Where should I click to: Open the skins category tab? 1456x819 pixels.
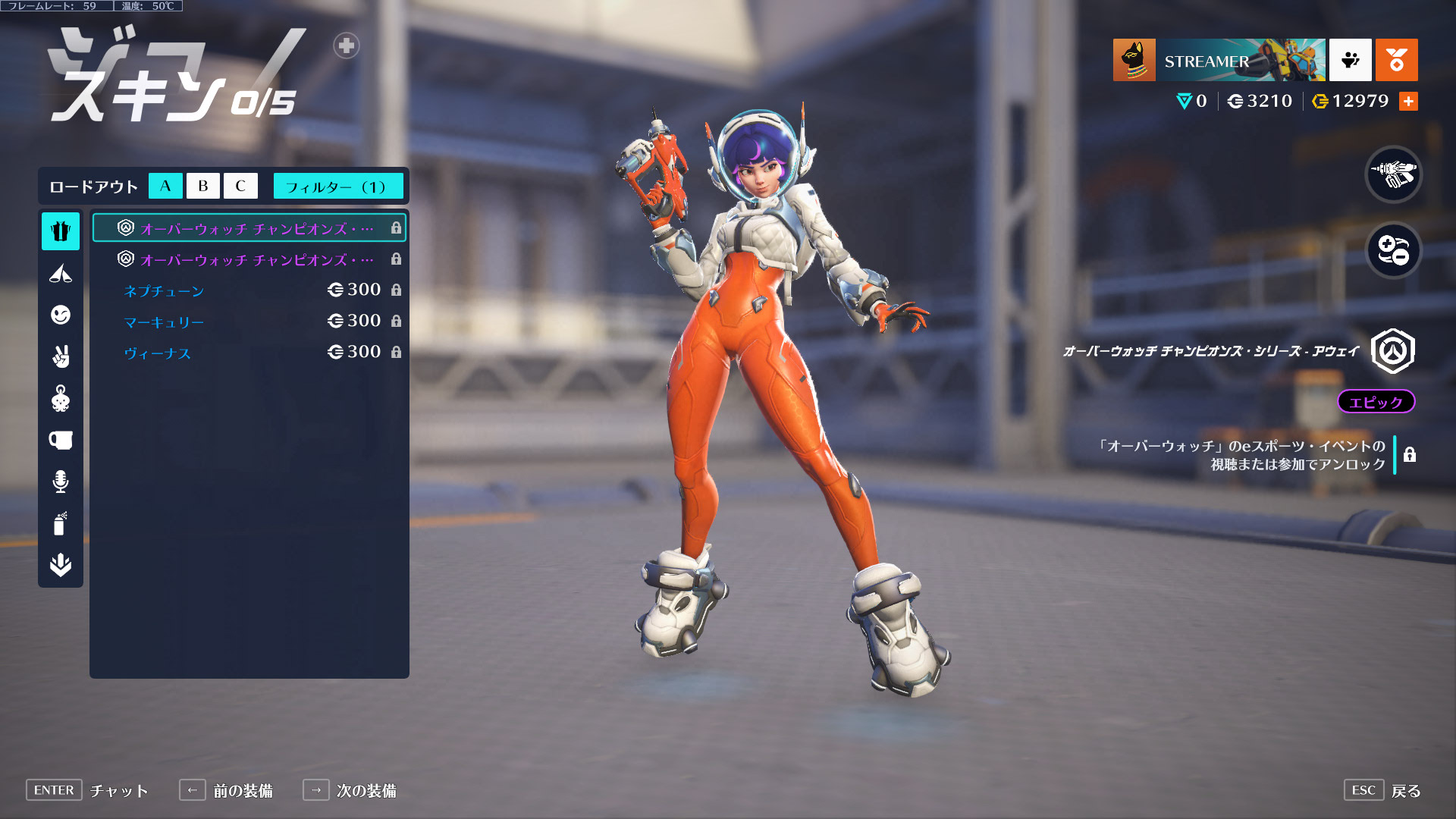pos(61,231)
